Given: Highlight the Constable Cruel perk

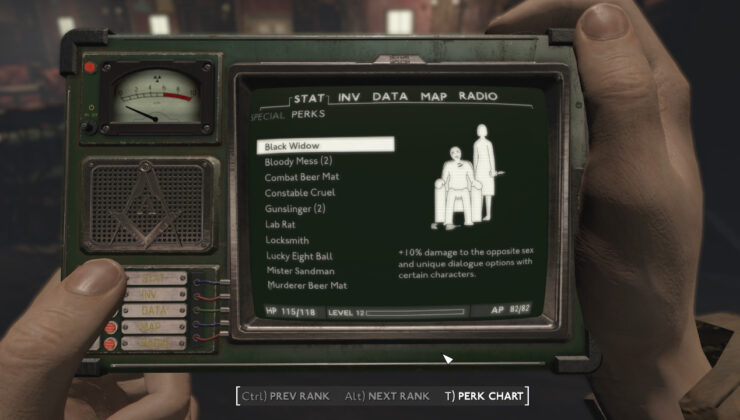Looking at the screenshot, I should point(300,192).
